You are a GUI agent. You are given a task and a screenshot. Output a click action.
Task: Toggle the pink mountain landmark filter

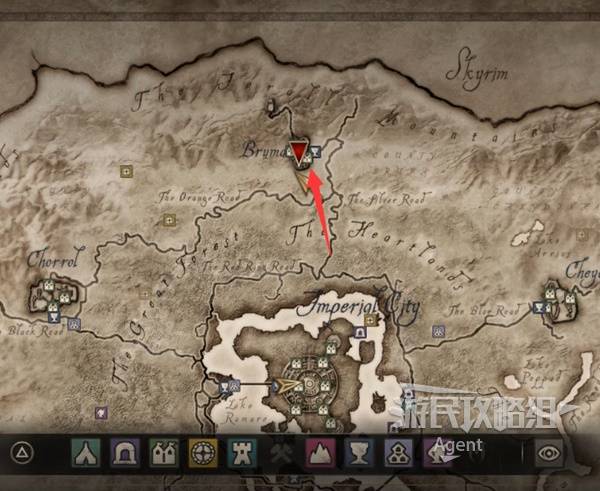pyautogui.click(x=319, y=454)
